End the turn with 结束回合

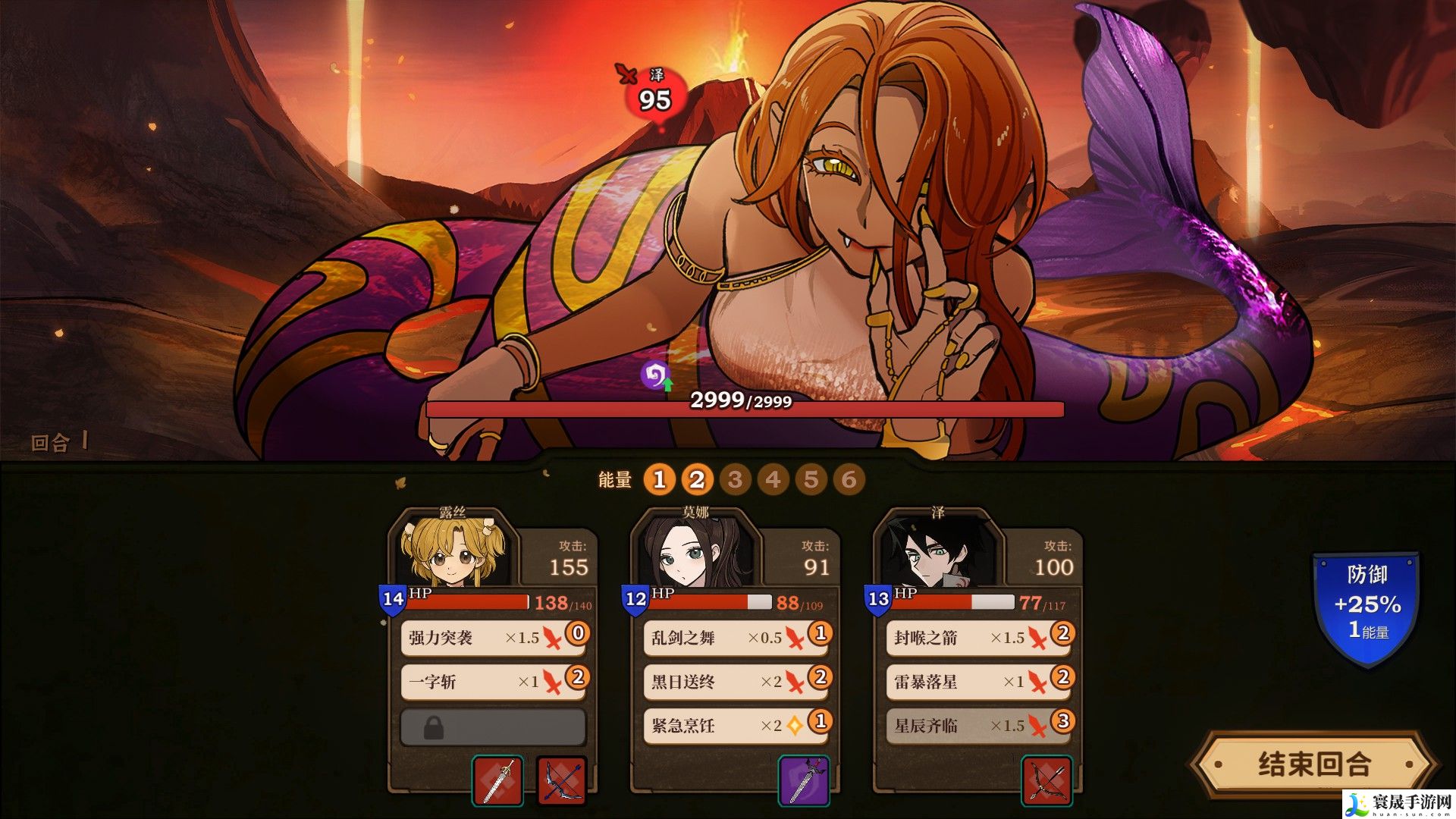pyautogui.click(x=1314, y=764)
